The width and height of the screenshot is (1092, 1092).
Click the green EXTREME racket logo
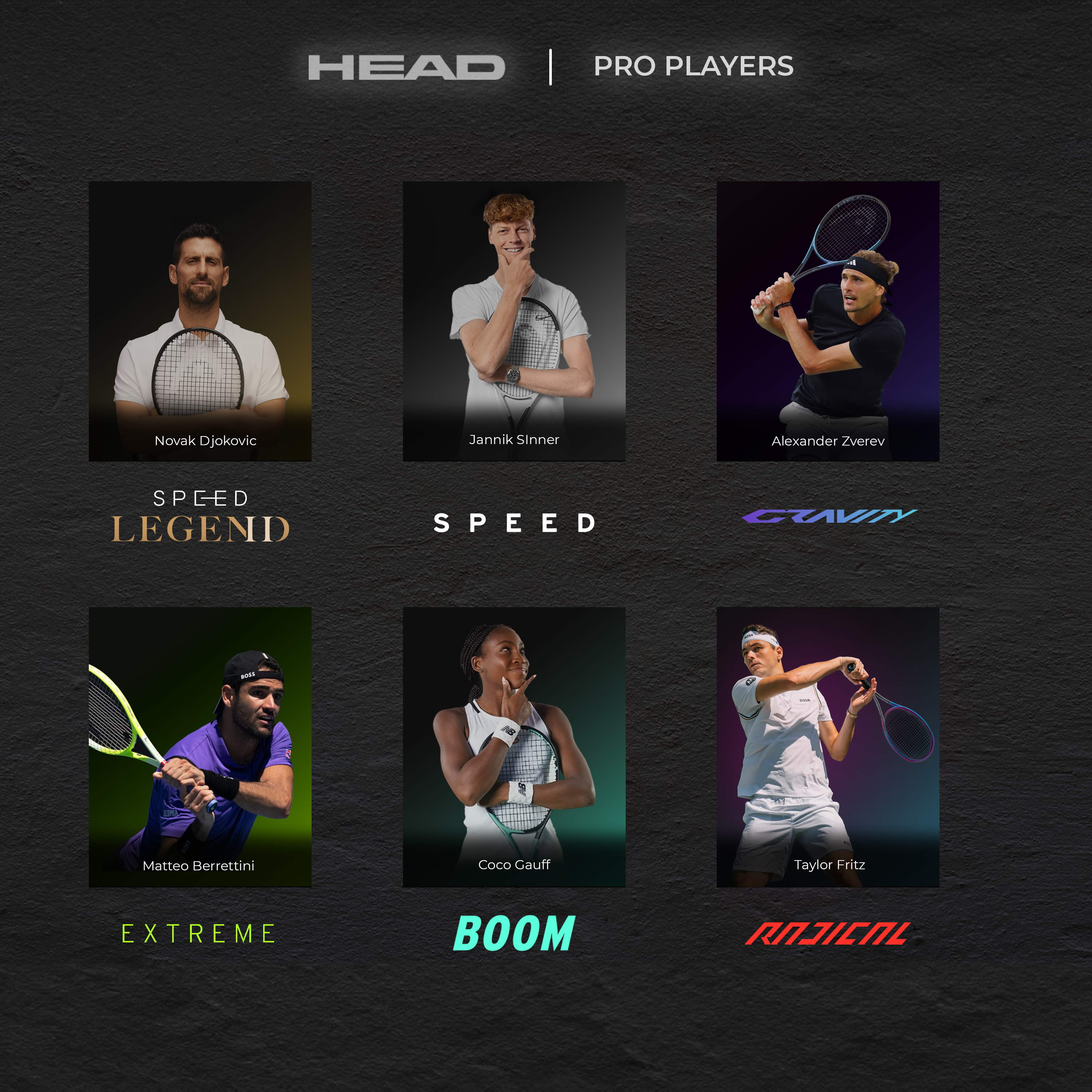[198, 933]
